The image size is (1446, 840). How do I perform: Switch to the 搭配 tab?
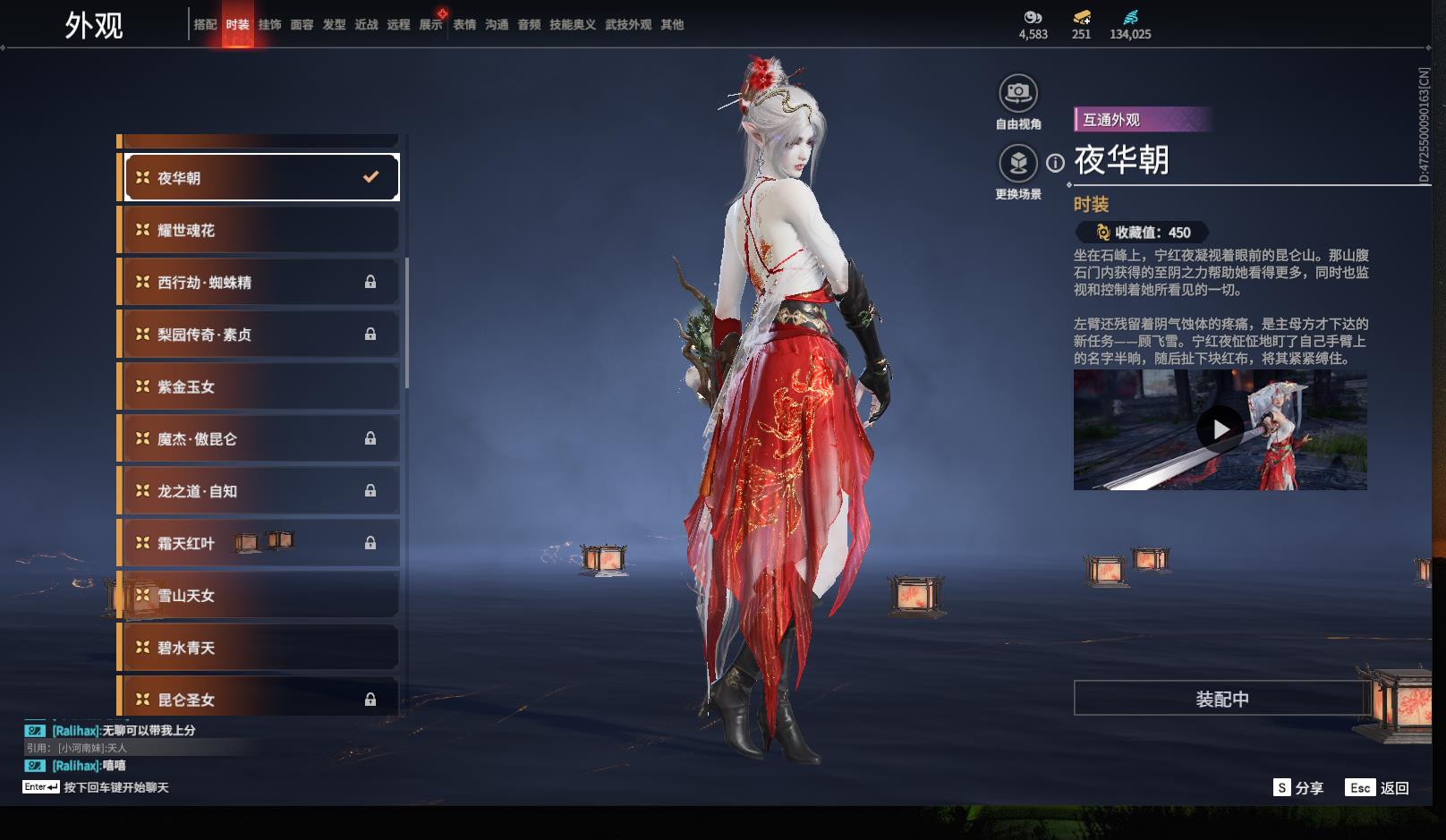tap(205, 25)
